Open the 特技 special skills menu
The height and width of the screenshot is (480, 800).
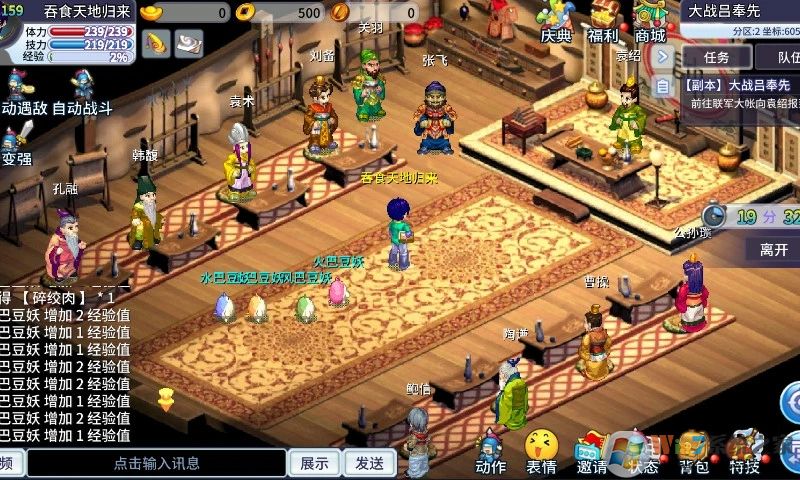(x=744, y=451)
